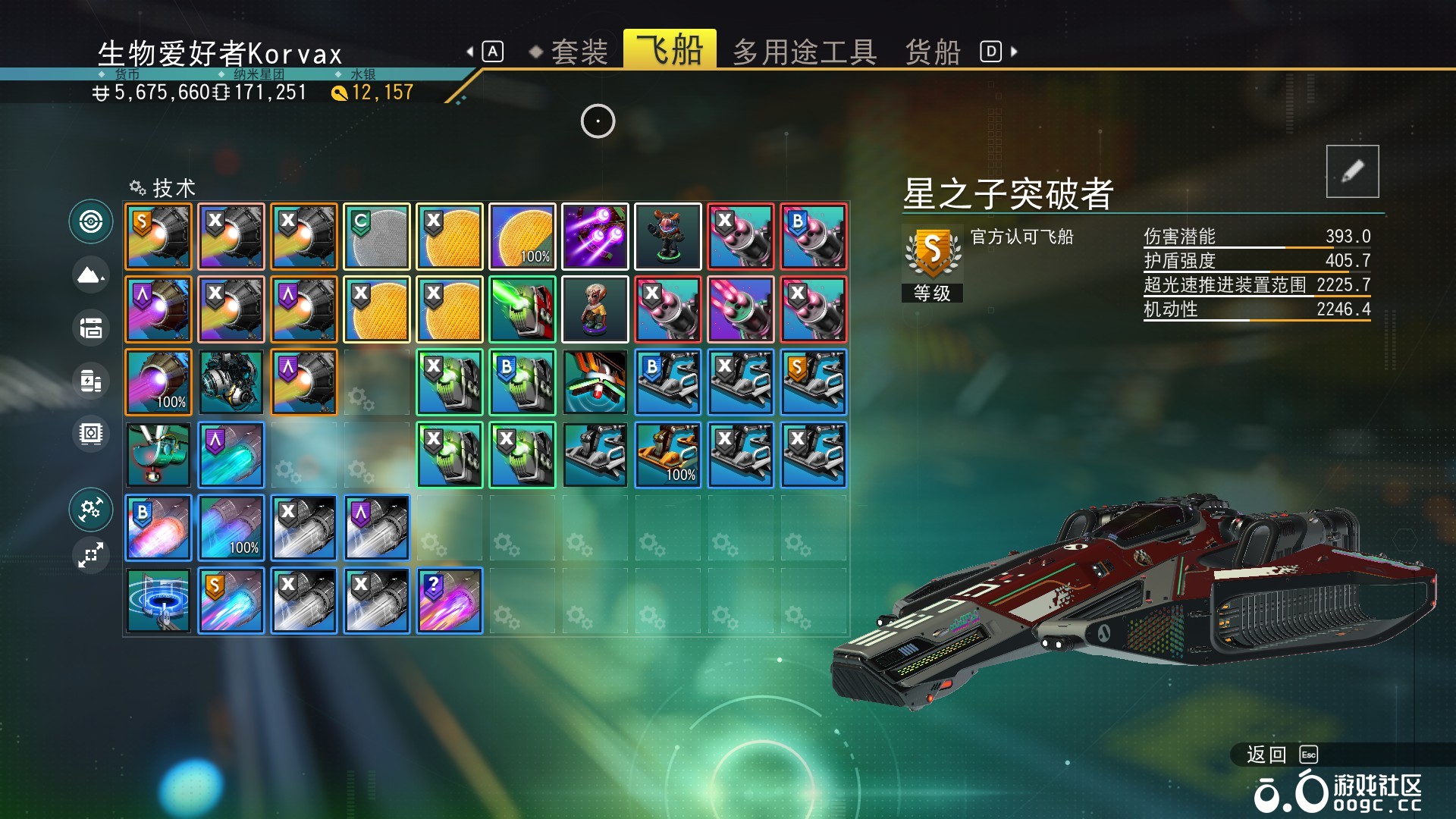Pick the green bolt weapon without class badge
1456x819 pixels.
[522, 309]
